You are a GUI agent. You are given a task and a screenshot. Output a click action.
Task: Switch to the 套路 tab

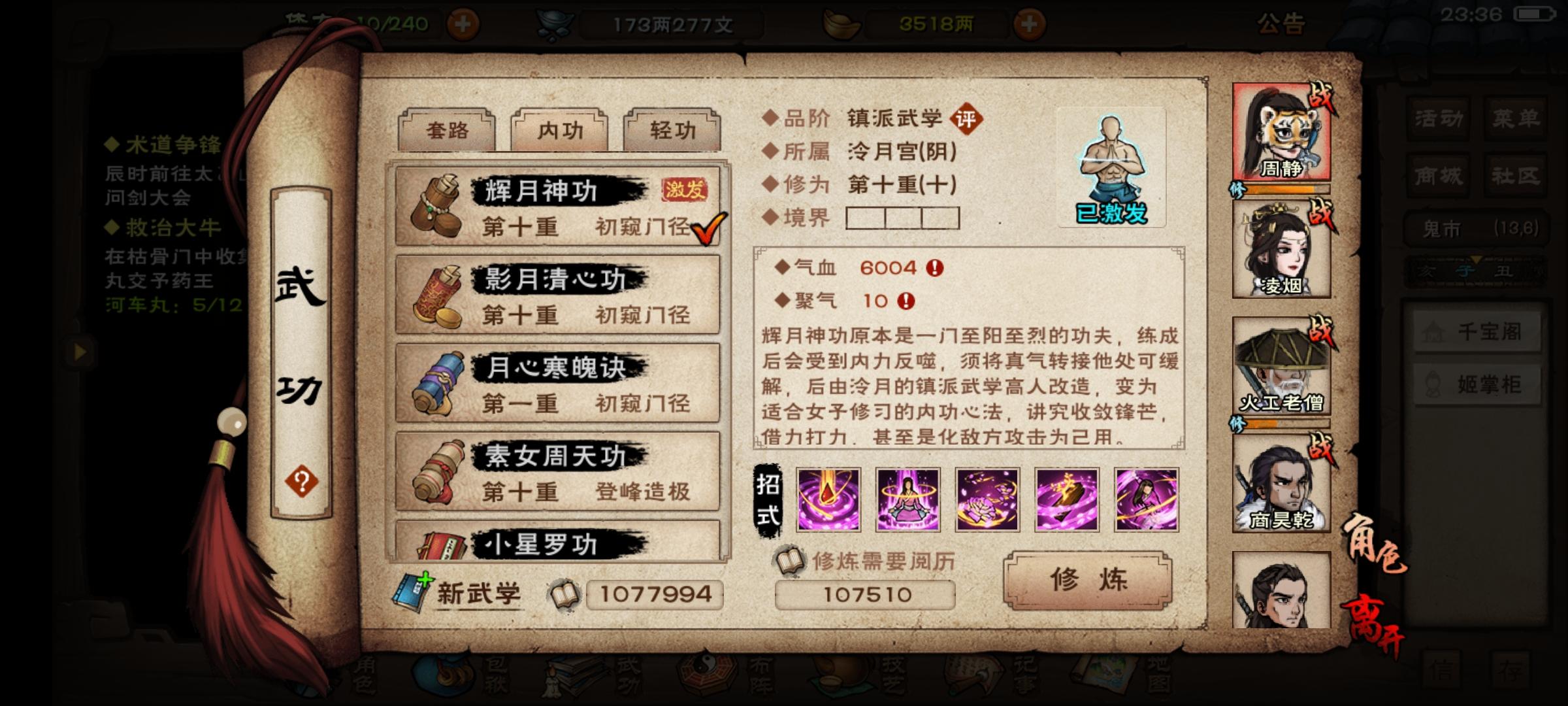(x=447, y=129)
